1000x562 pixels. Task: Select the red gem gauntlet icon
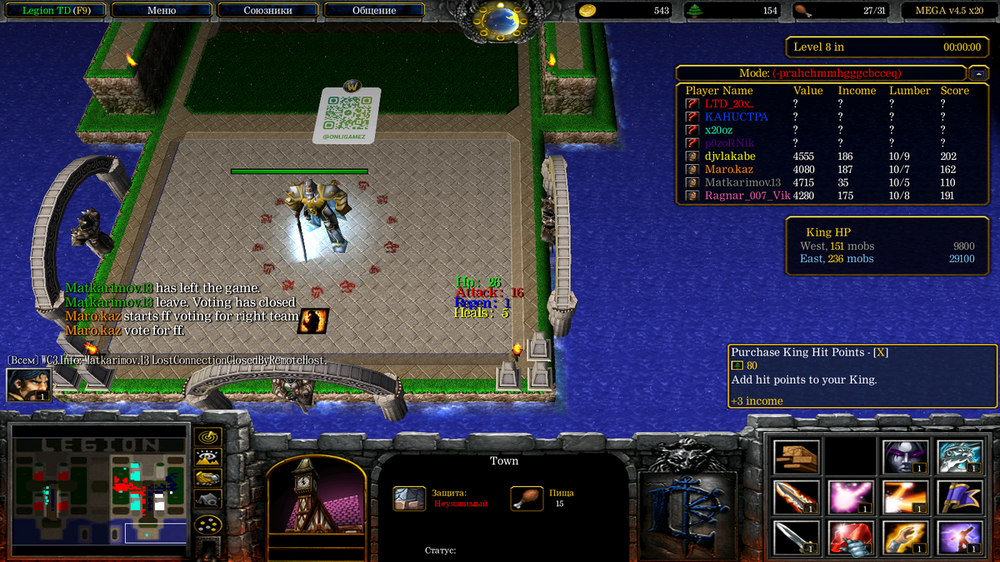(850, 536)
